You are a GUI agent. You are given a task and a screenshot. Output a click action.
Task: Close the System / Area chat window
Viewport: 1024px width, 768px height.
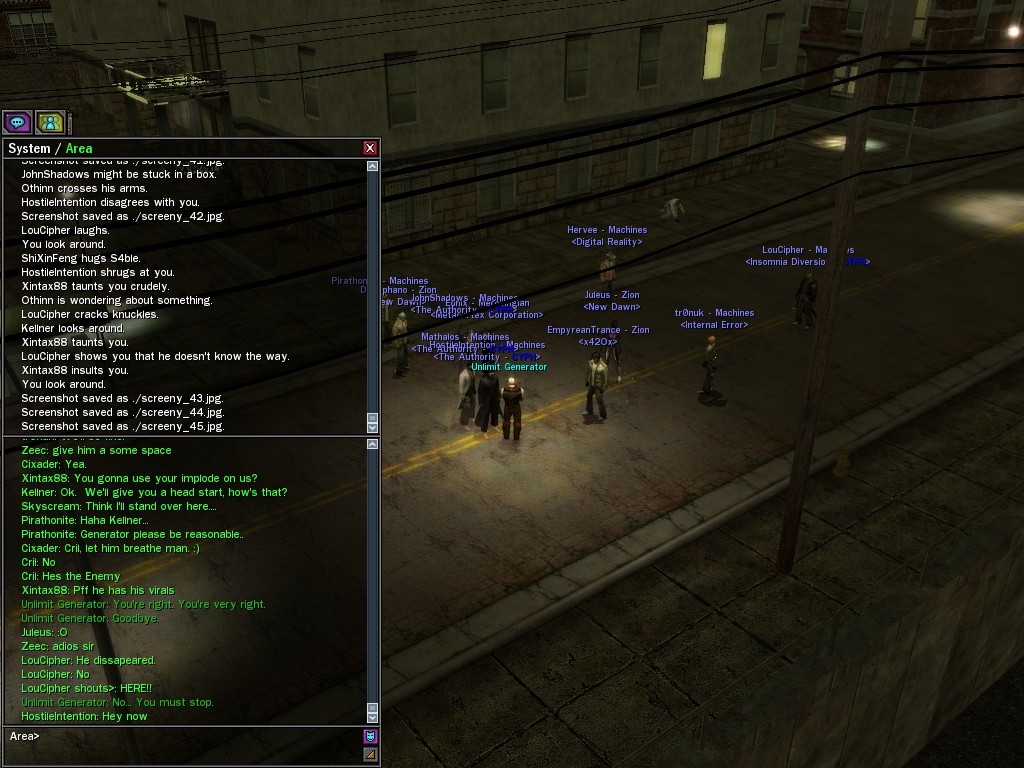click(x=370, y=148)
